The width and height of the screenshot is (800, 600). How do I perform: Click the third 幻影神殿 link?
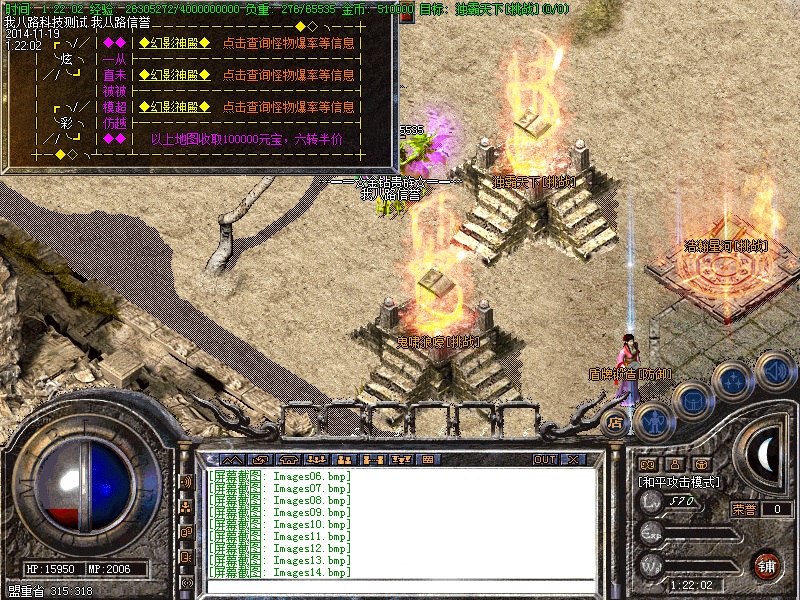tap(174, 107)
